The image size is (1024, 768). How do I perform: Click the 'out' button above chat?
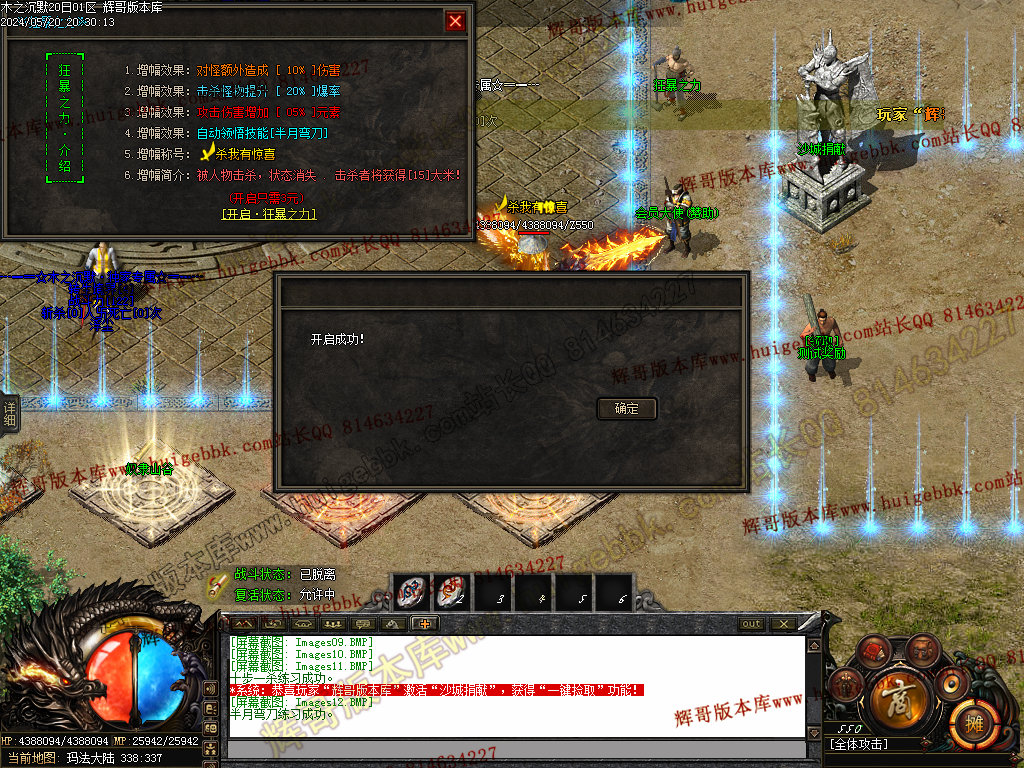pyautogui.click(x=751, y=624)
